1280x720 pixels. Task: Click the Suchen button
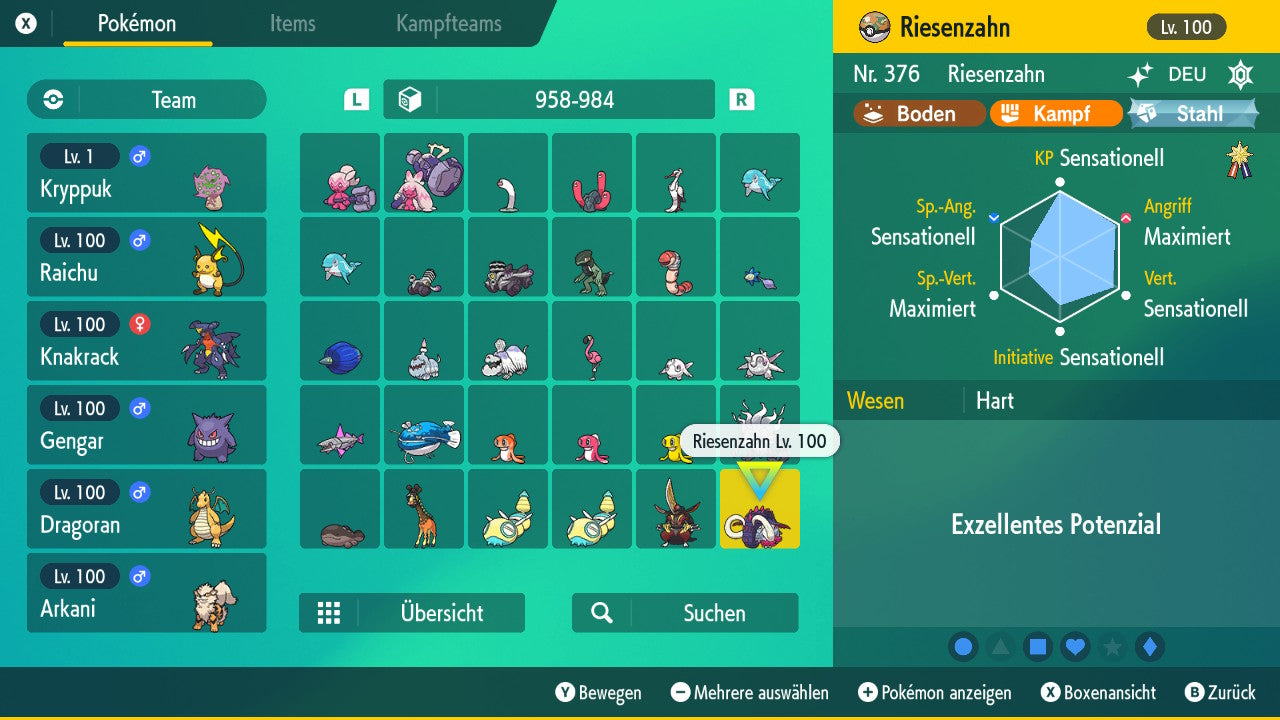coord(684,612)
